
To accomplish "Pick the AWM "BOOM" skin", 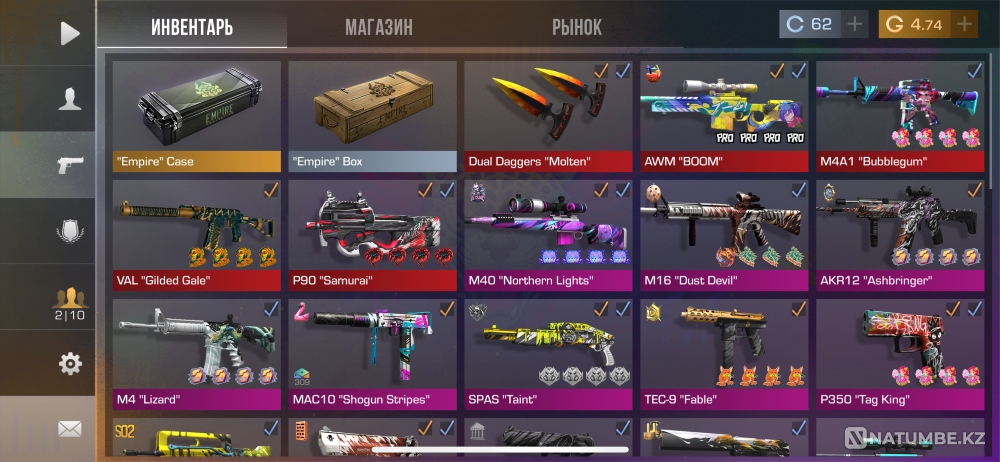I will click(724, 115).
